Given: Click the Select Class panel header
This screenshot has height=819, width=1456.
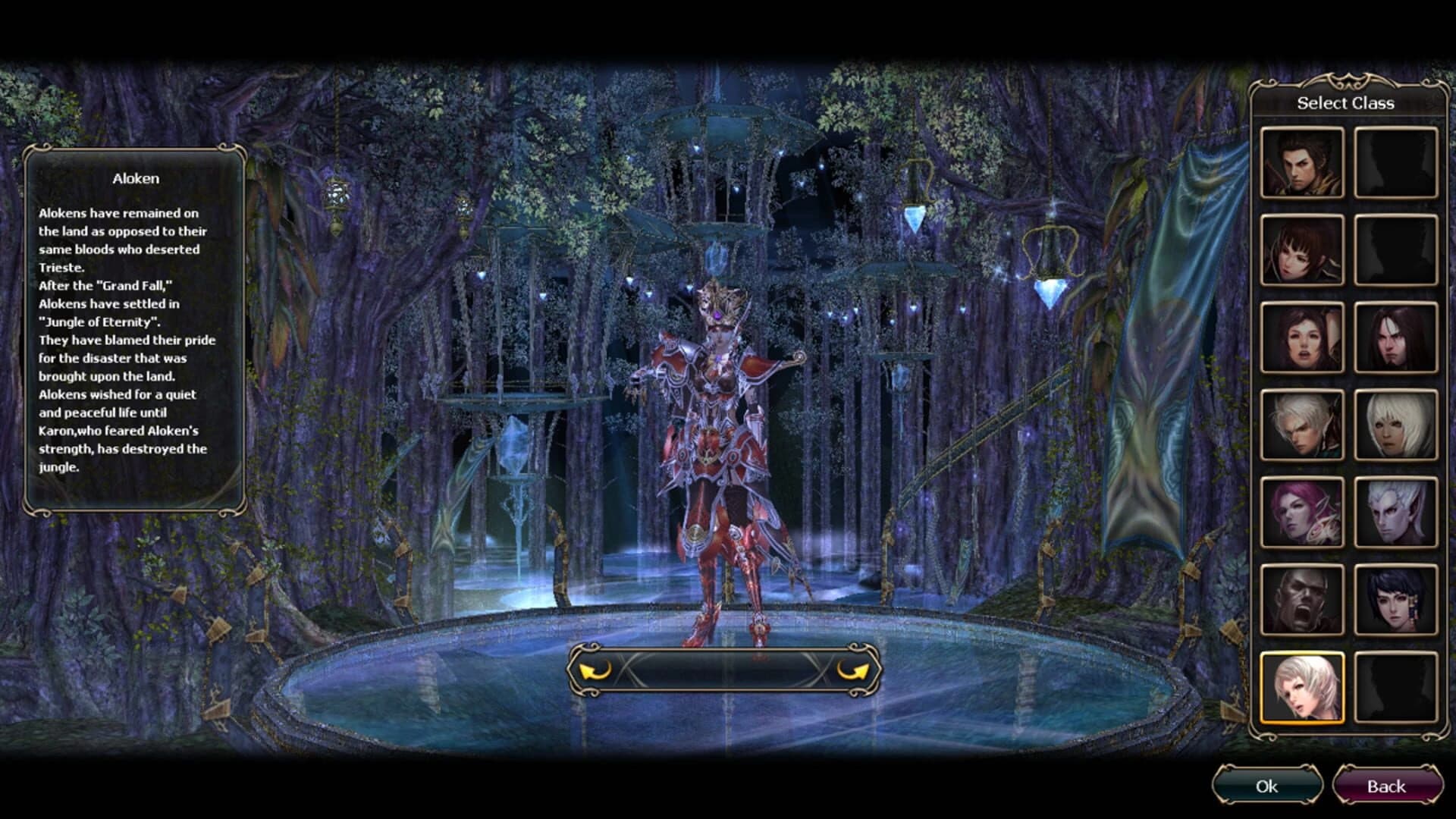Looking at the screenshot, I should coord(1346,103).
